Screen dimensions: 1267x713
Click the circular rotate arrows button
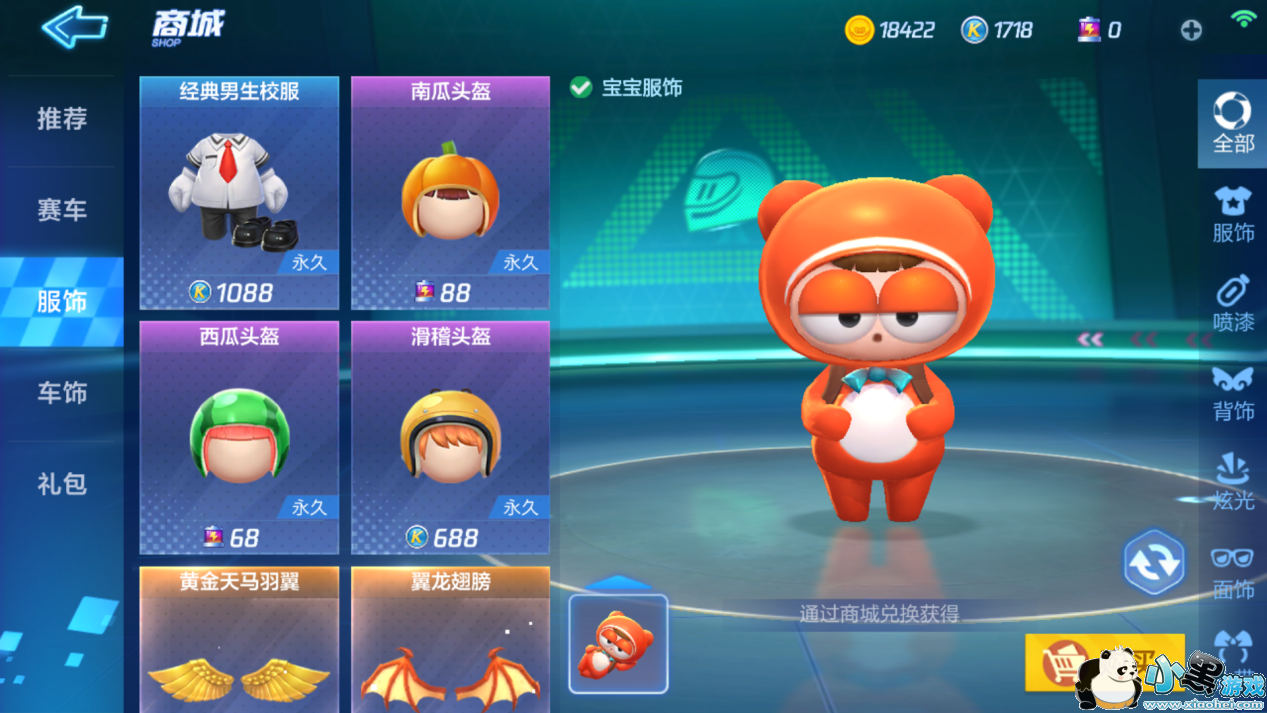coord(1154,563)
